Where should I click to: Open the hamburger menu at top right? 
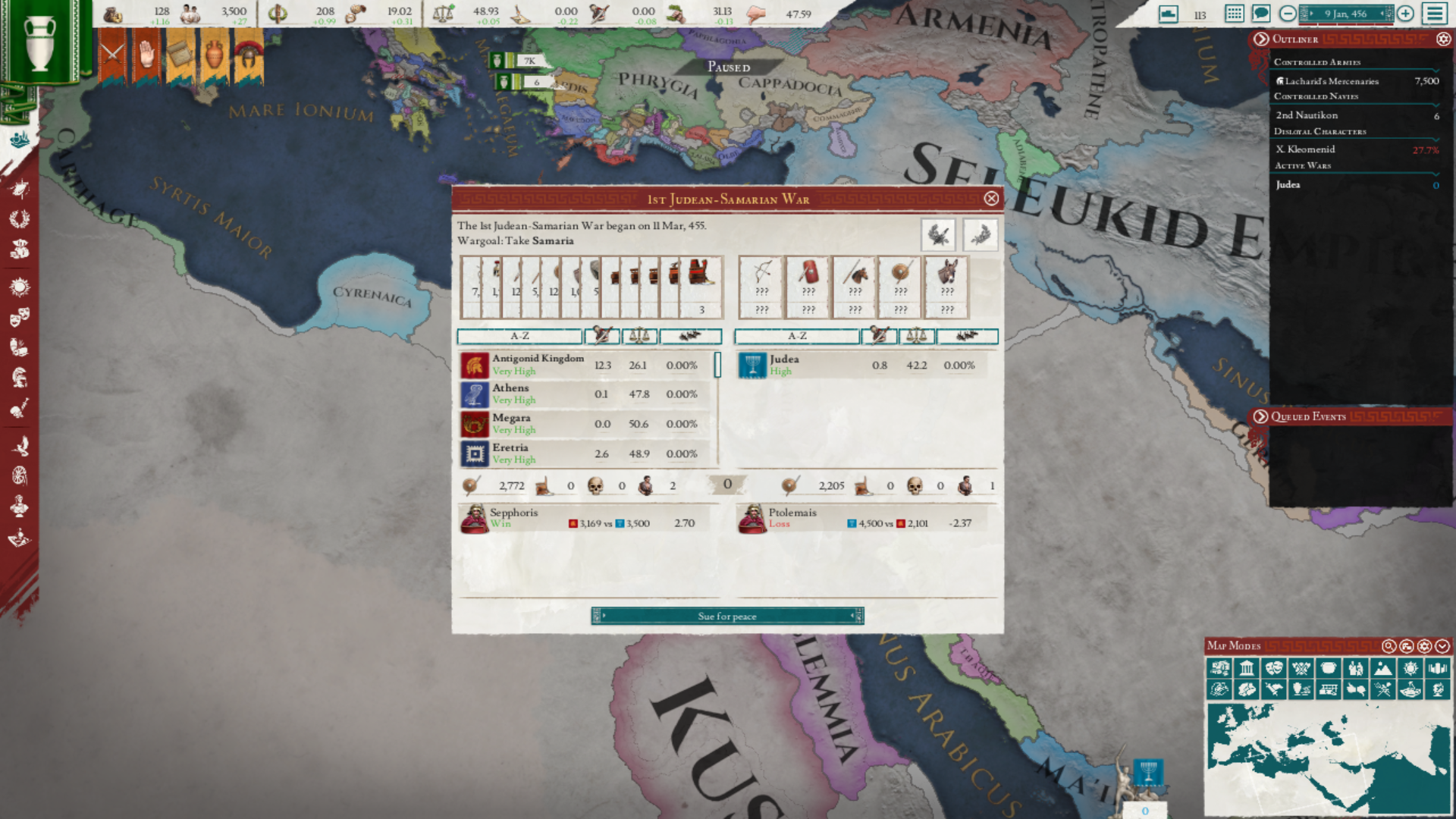pyautogui.click(x=1434, y=12)
